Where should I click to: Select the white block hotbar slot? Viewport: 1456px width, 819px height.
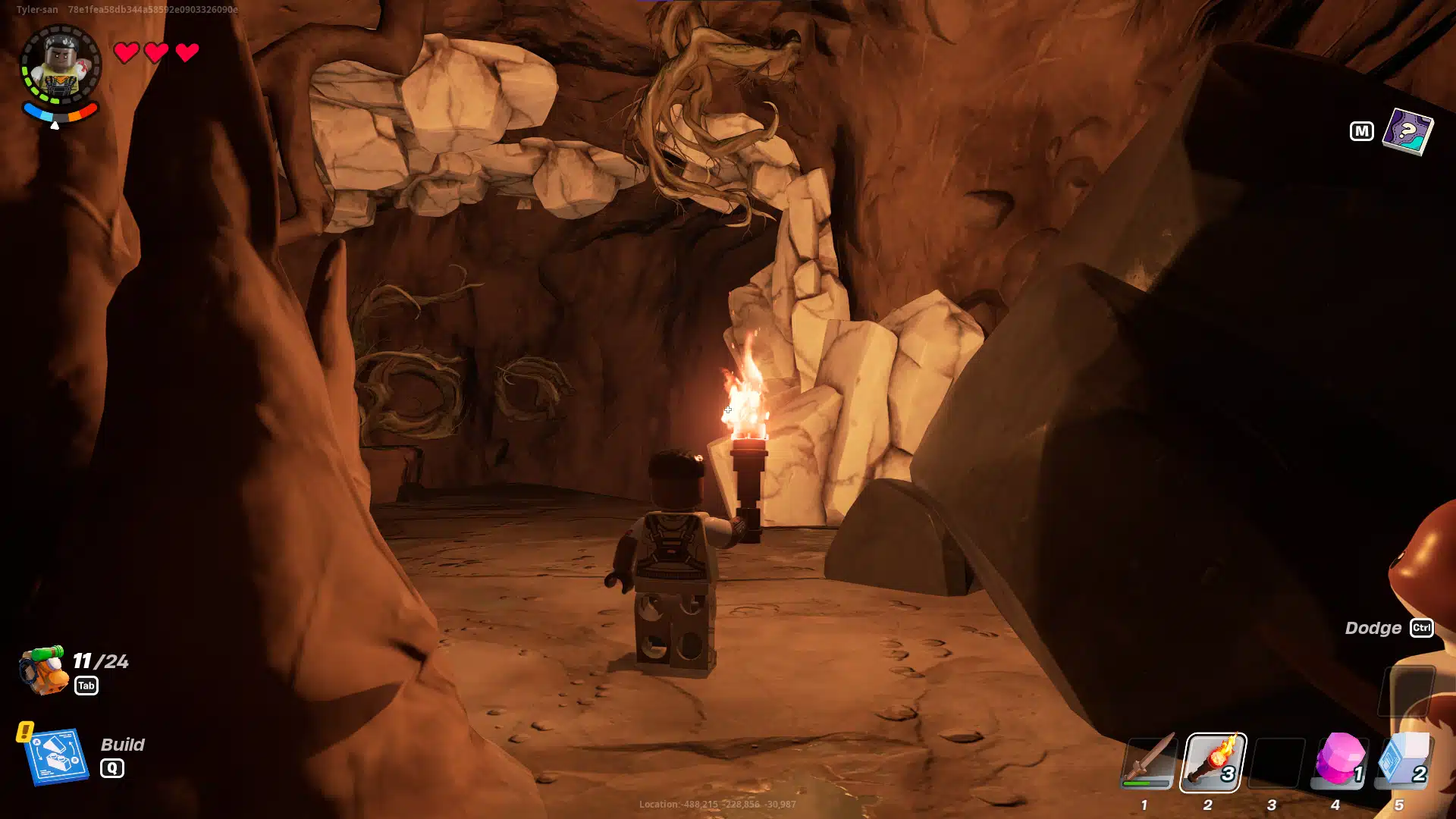1403,760
